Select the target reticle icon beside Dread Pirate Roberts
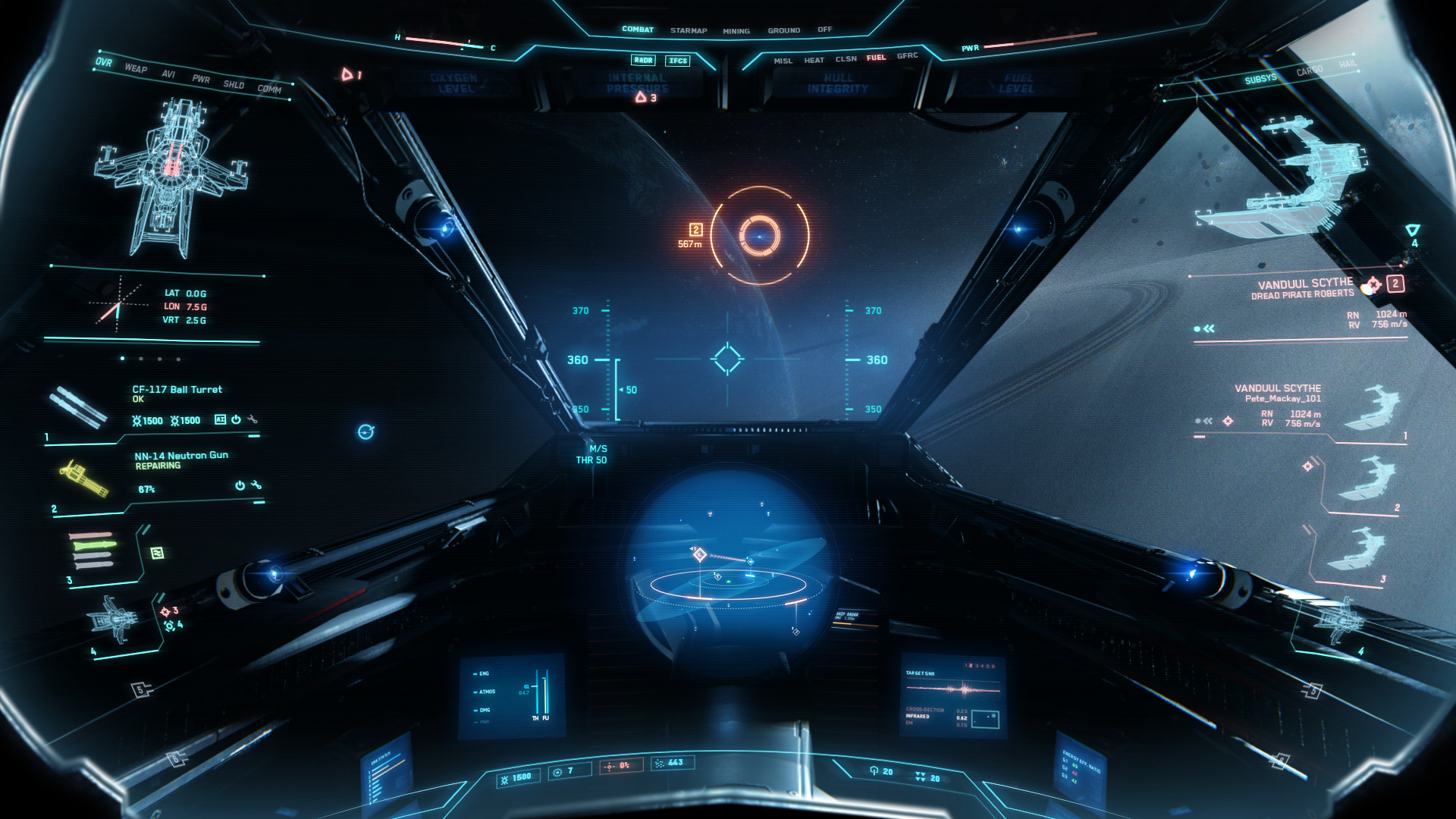The image size is (1456, 819). tap(1375, 284)
